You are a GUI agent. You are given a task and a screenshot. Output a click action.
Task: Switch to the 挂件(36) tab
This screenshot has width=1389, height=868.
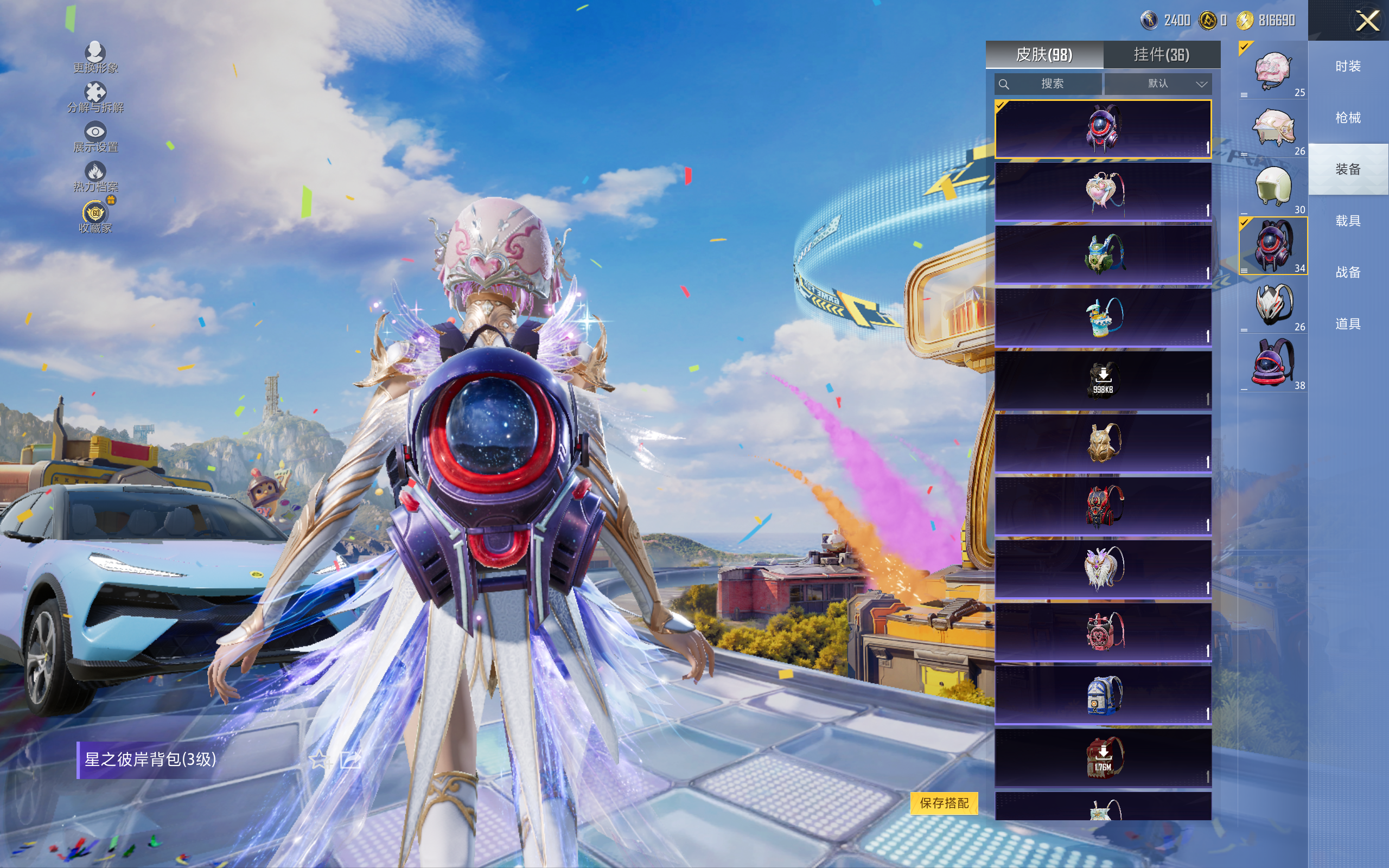[1161, 55]
